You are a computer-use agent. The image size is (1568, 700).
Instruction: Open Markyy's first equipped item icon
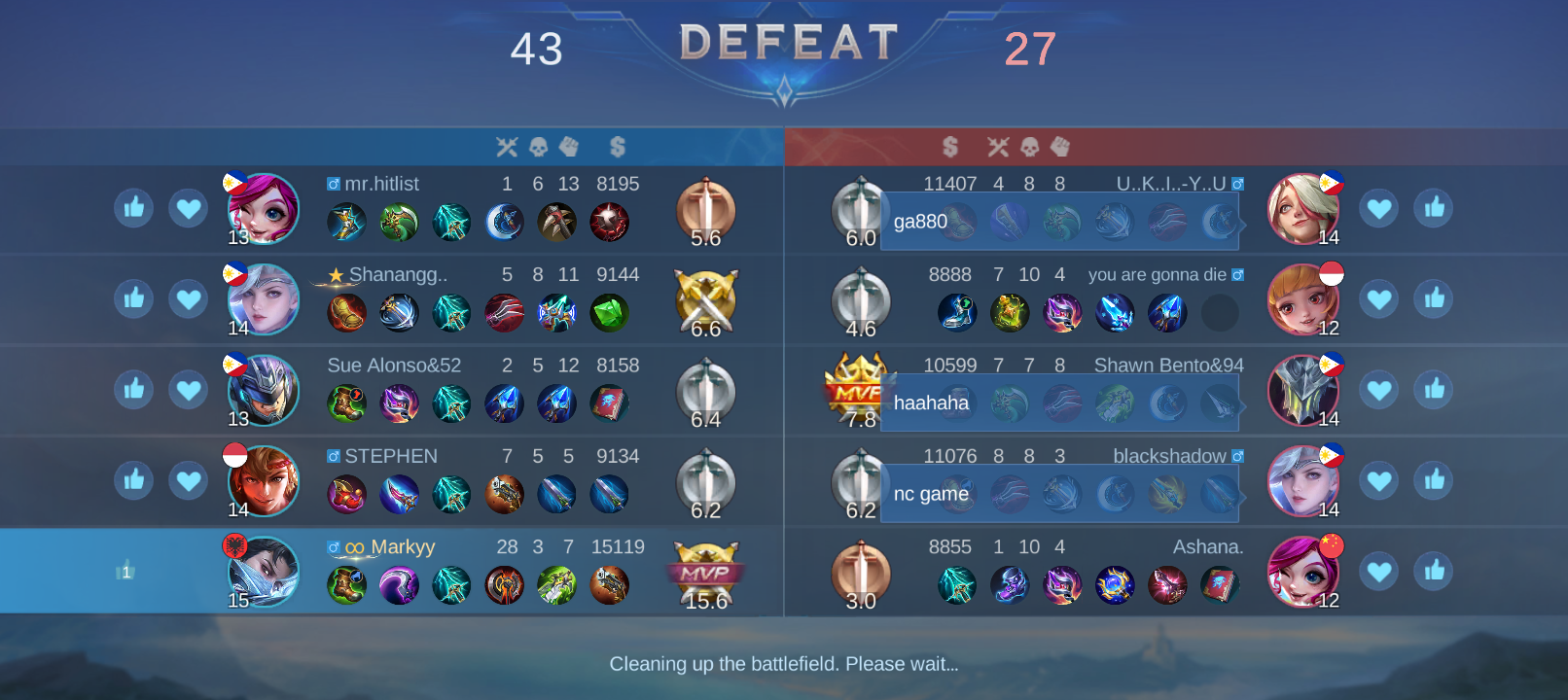(347, 585)
